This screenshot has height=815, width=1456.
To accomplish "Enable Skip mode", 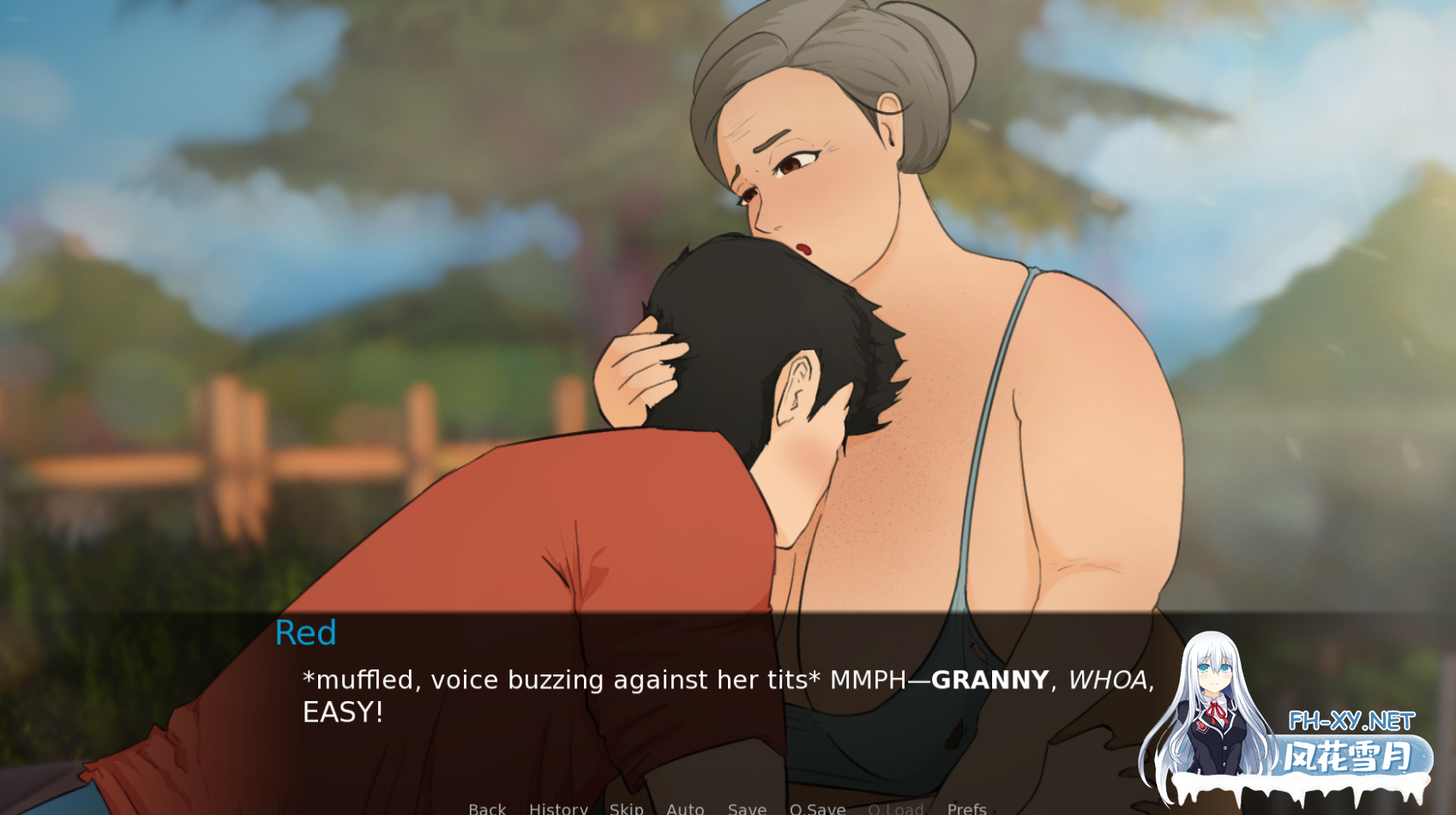I will 627,808.
